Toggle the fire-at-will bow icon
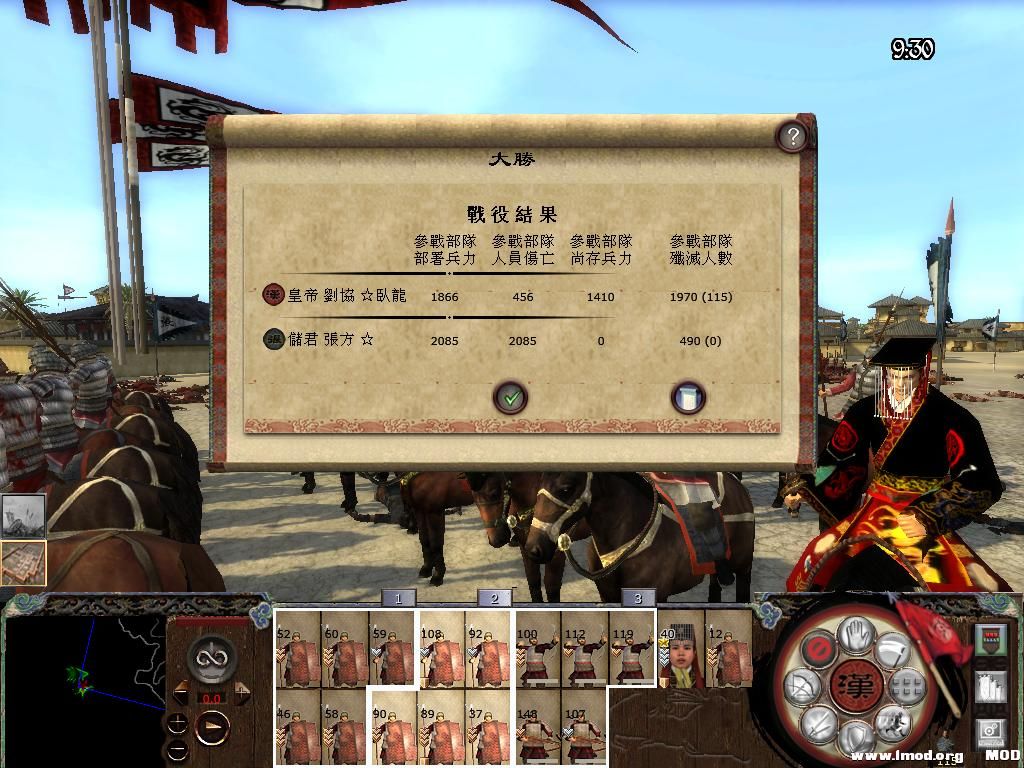The width and height of the screenshot is (1024, 768). (x=803, y=687)
